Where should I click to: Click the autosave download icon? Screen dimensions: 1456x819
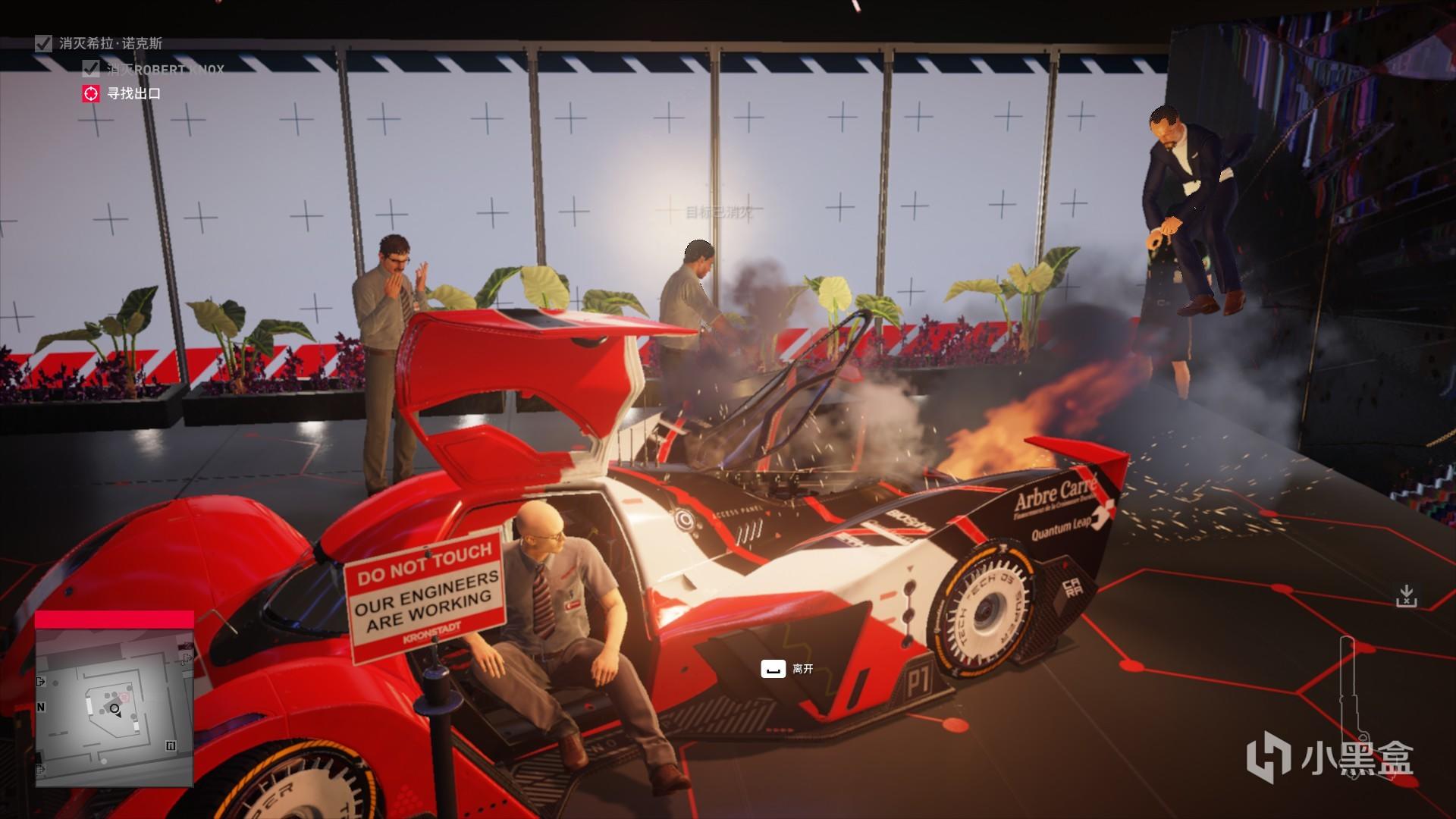pos(1406,596)
